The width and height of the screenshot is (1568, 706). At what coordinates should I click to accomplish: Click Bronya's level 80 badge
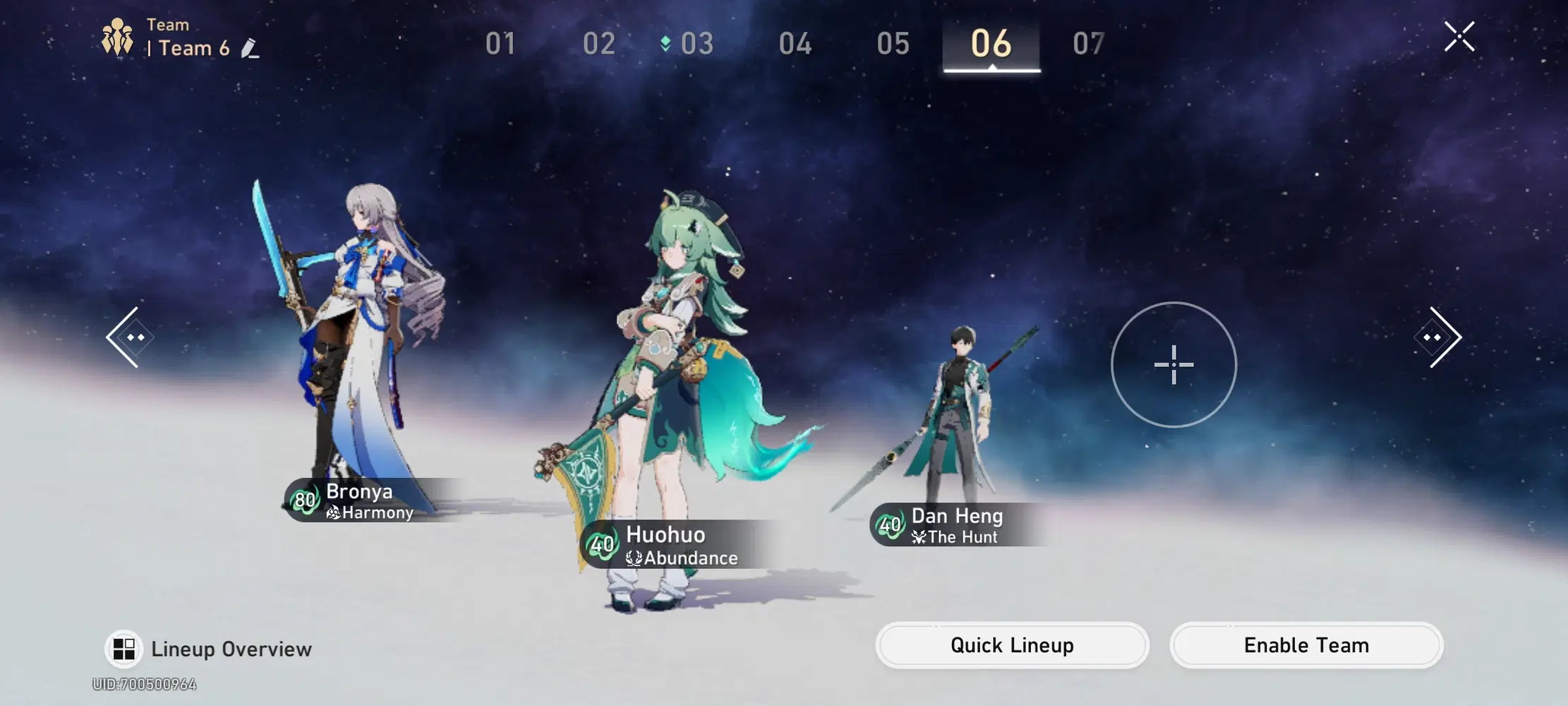click(x=306, y=501)
